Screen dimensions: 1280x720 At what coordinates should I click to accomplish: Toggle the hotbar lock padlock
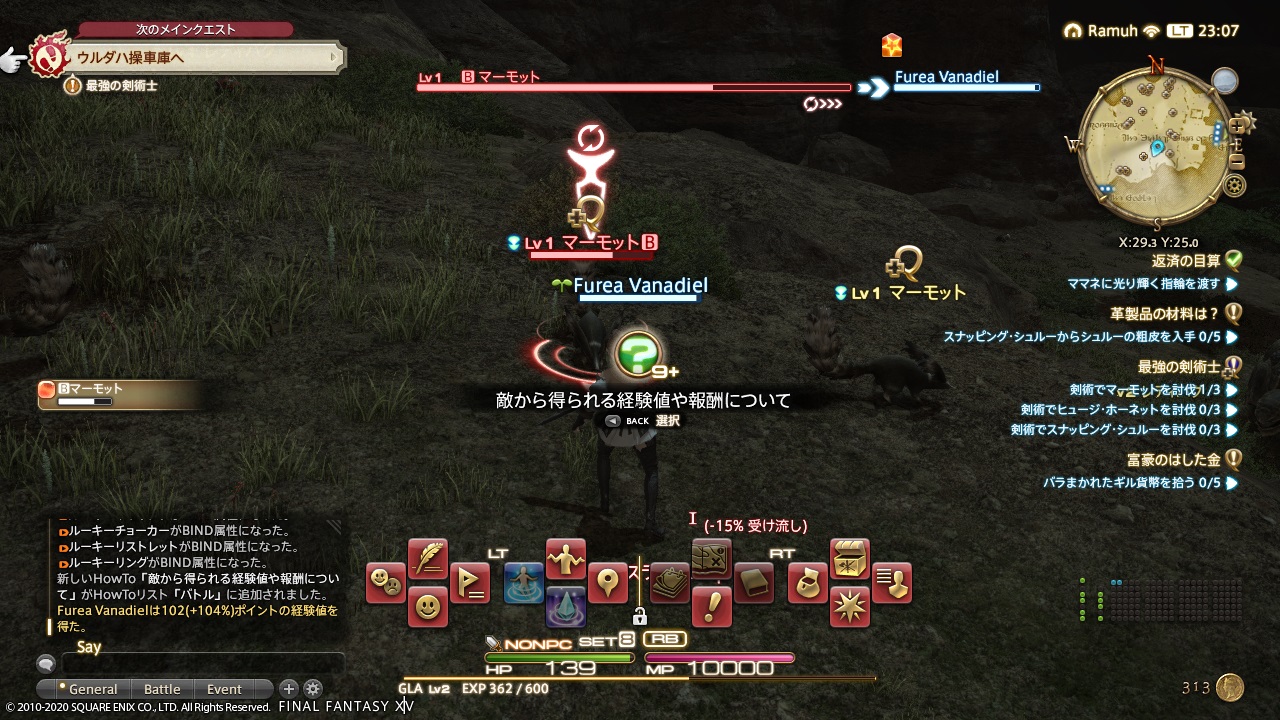(x=640, y=618)
